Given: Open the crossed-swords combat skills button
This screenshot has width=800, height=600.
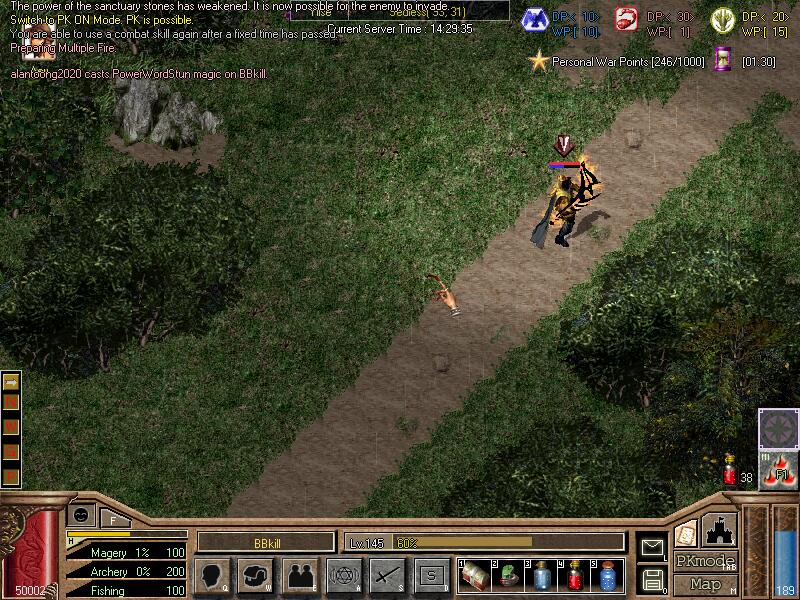Looking at the screenshot, I should [387, 576].
